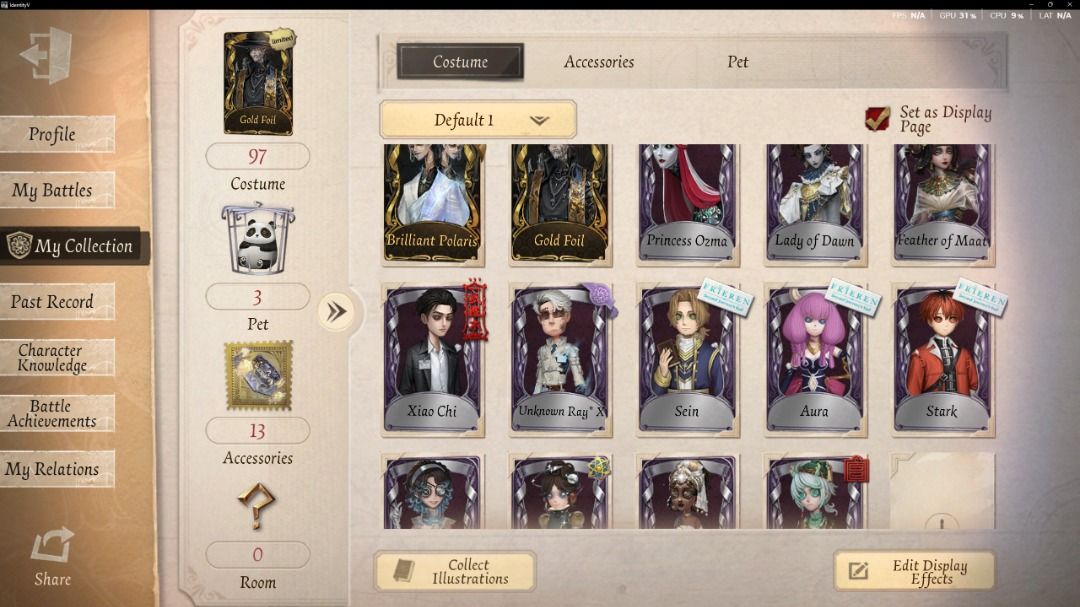Click the Share button
Viewport: 1080px width, 607px height.
(52, 556)
